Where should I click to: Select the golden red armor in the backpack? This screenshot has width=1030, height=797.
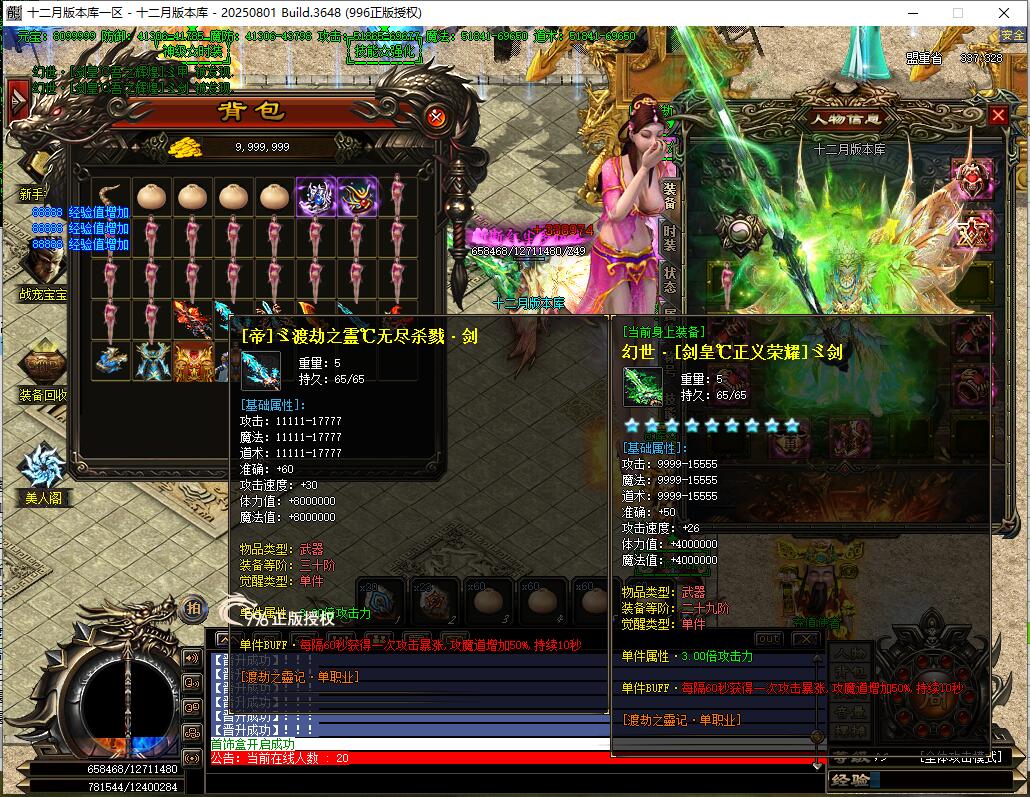[192, 360]
